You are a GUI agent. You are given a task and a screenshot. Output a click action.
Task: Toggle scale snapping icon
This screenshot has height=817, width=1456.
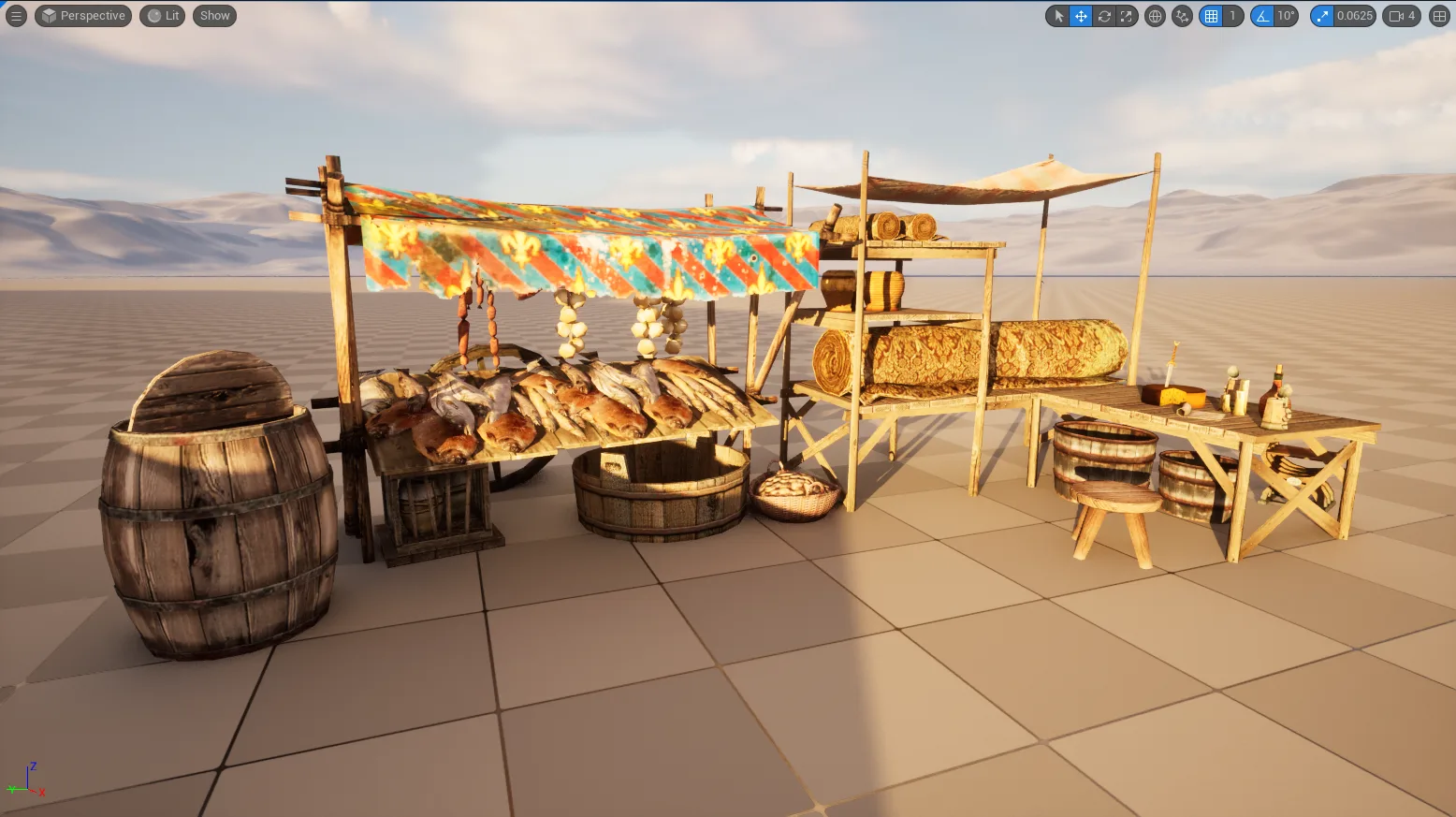click(1322, 16)
